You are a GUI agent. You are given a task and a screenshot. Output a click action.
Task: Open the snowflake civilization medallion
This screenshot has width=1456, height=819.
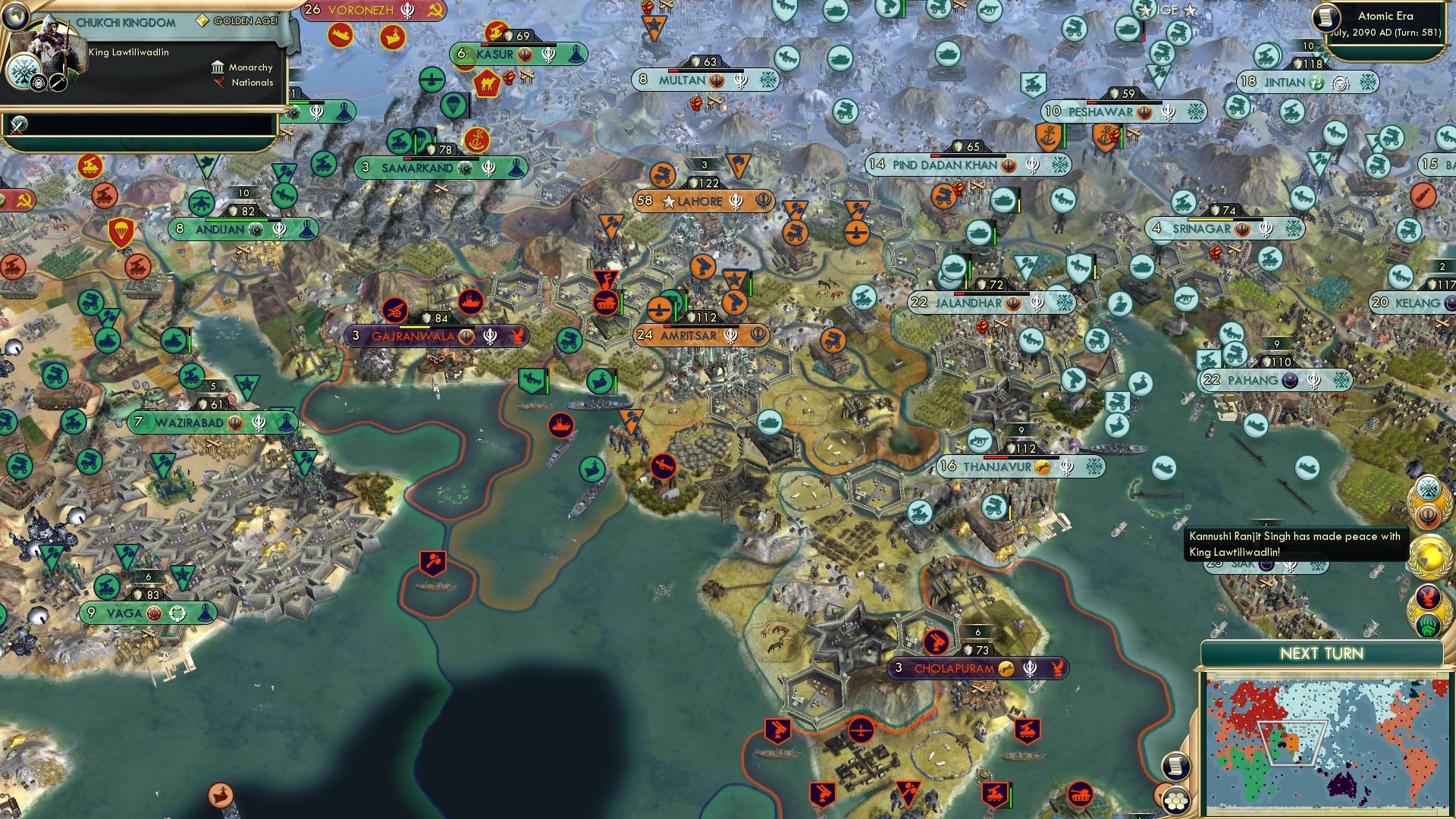(x=1427, y=485)
